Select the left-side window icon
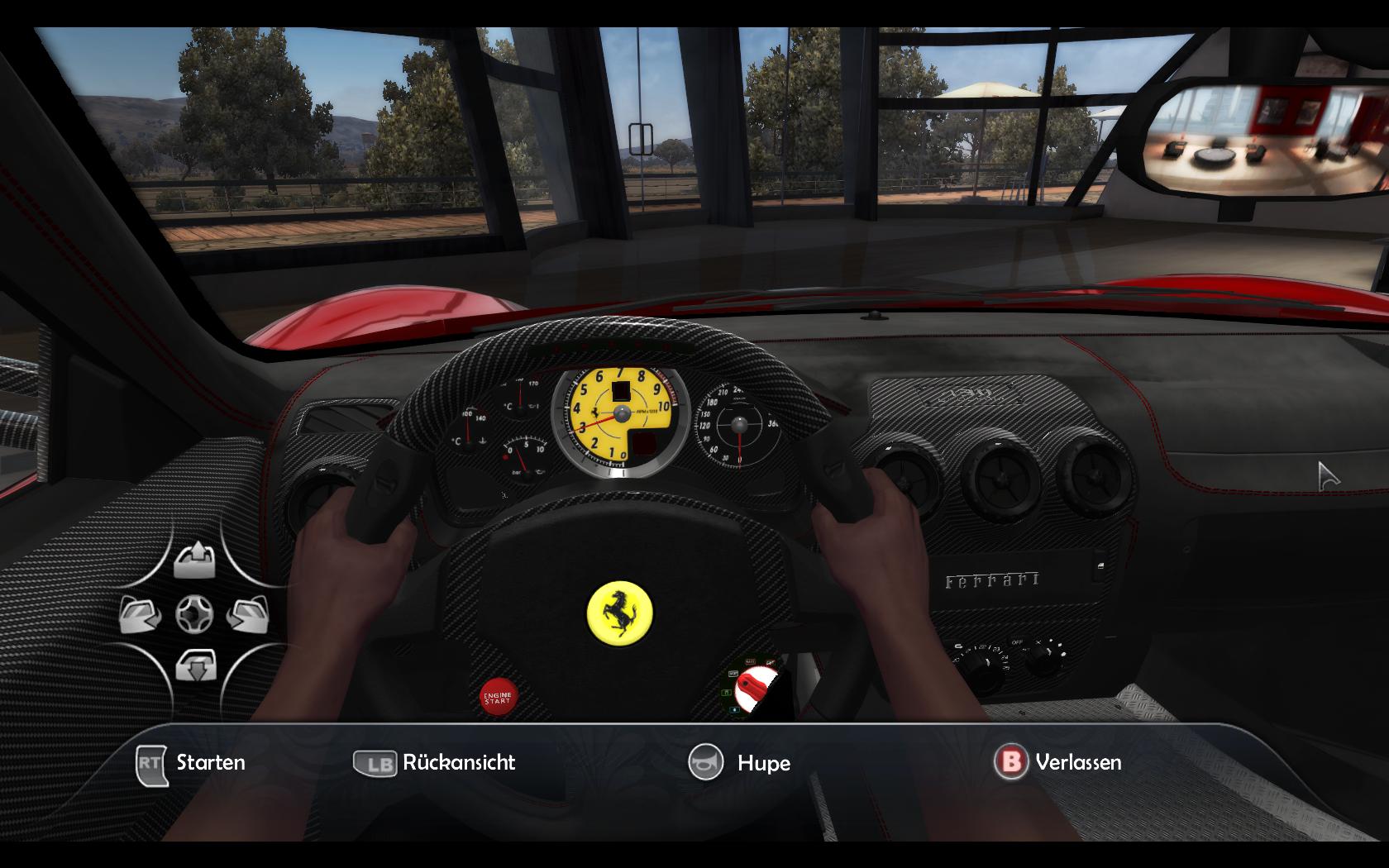 [x=142, y=614]
